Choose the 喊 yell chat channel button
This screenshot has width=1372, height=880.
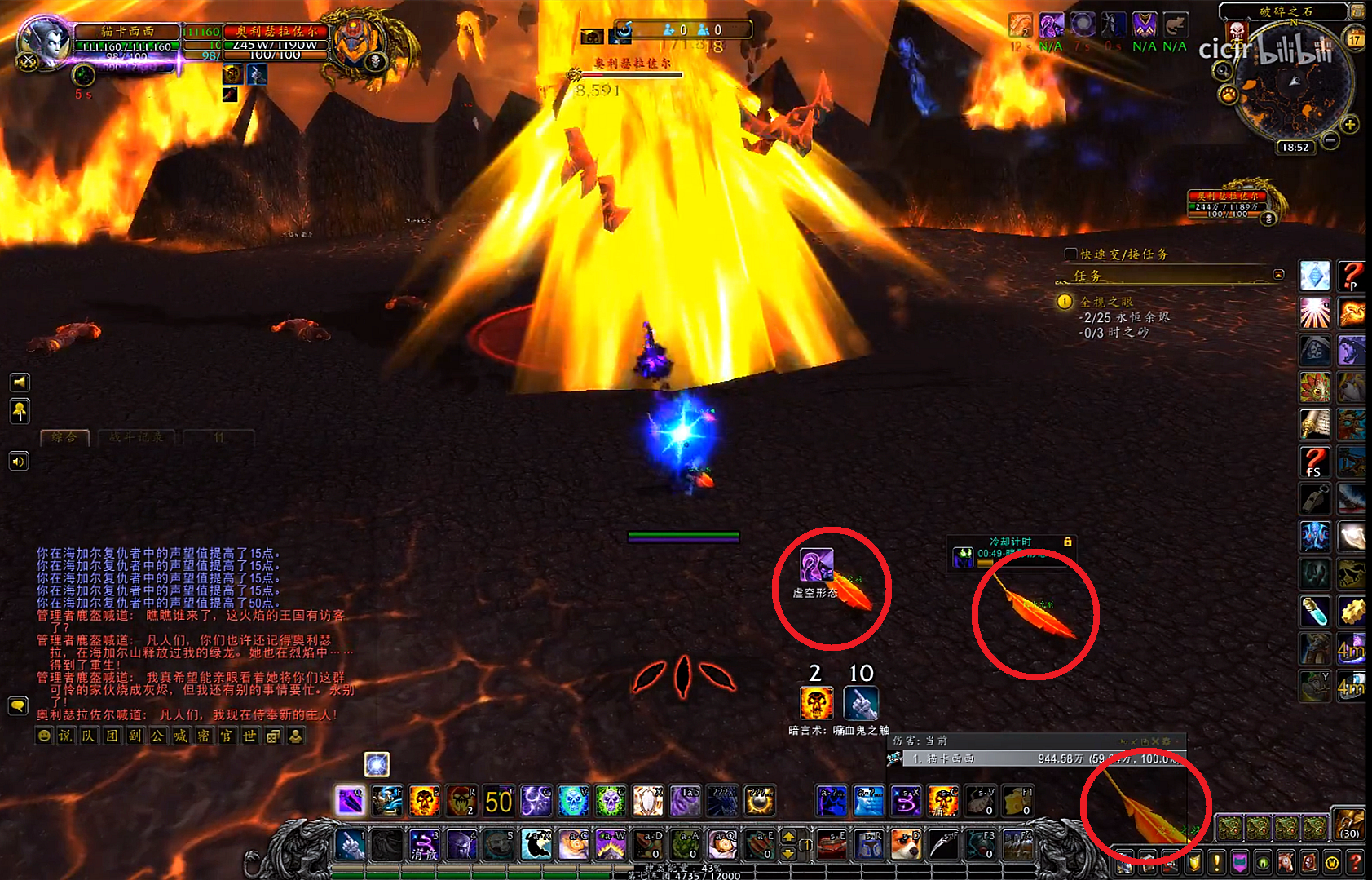pos(180,736)
